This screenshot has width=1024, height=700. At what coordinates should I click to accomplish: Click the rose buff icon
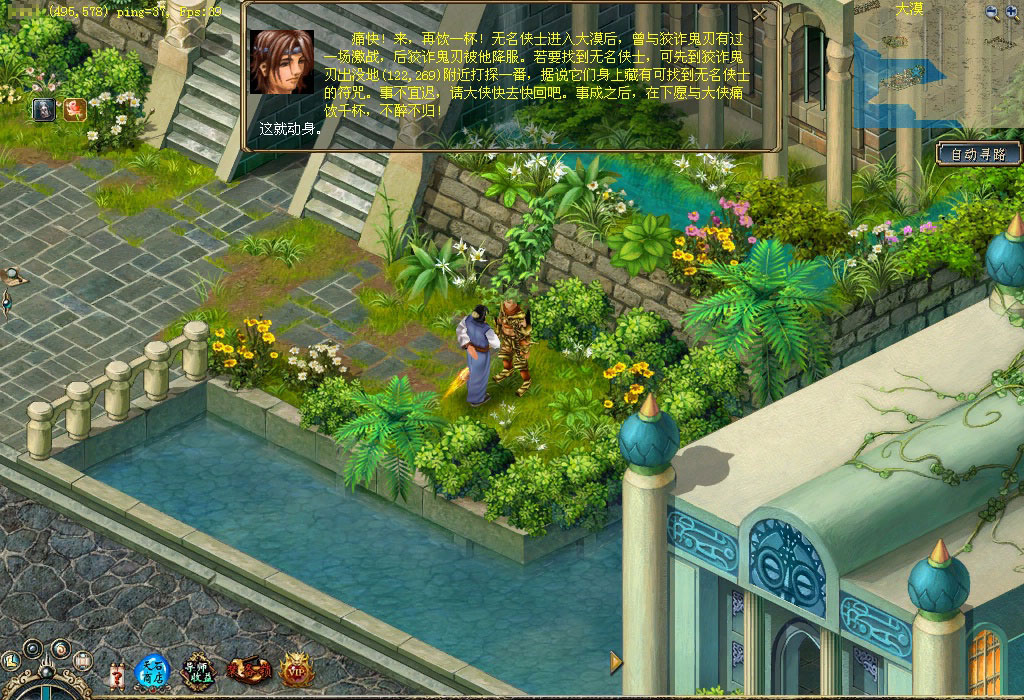coord(74,109)
